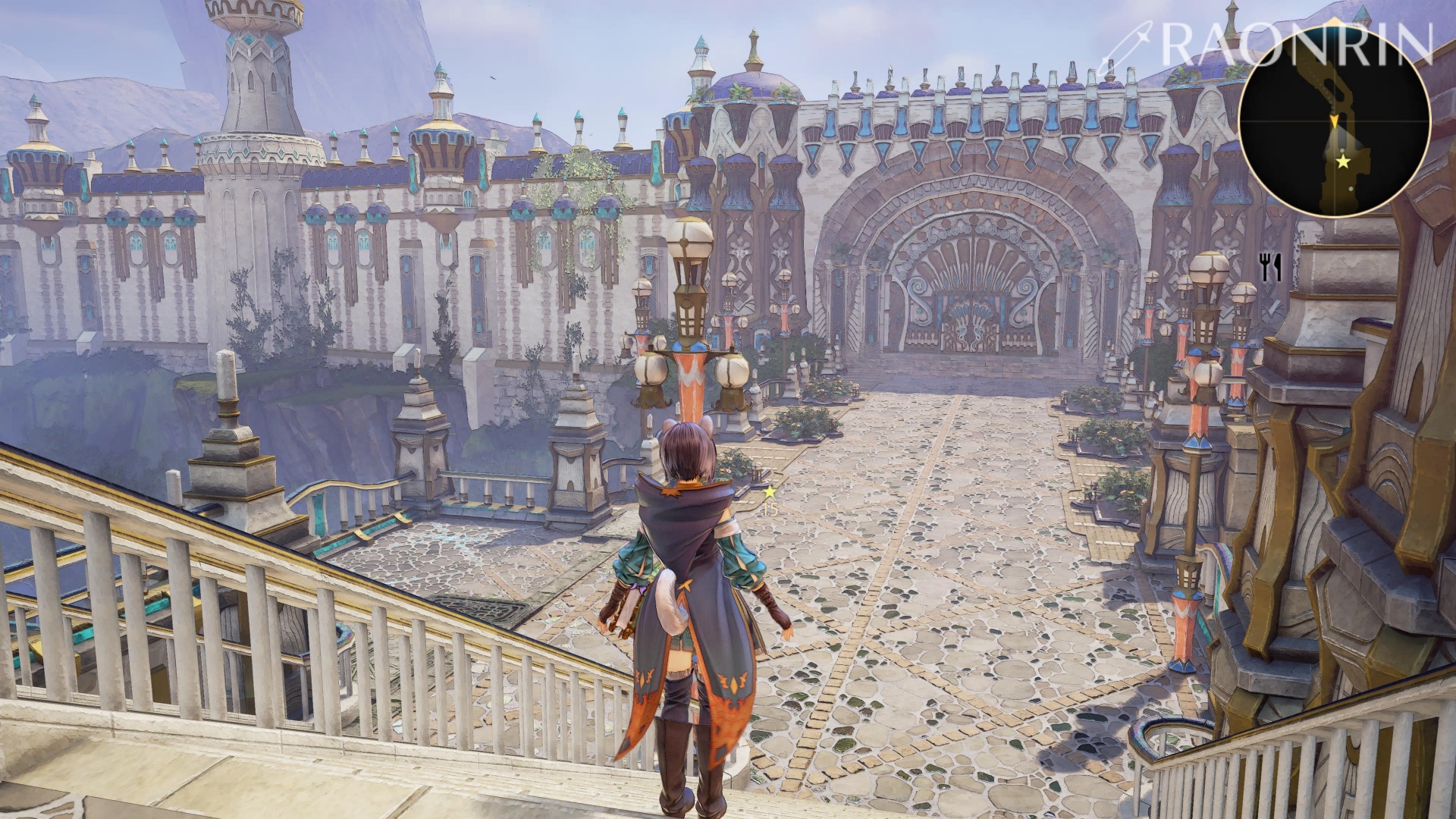Select the star objective marker labeled 15
This screenshot has height=819, width=1456.
(x=770, y=491)
